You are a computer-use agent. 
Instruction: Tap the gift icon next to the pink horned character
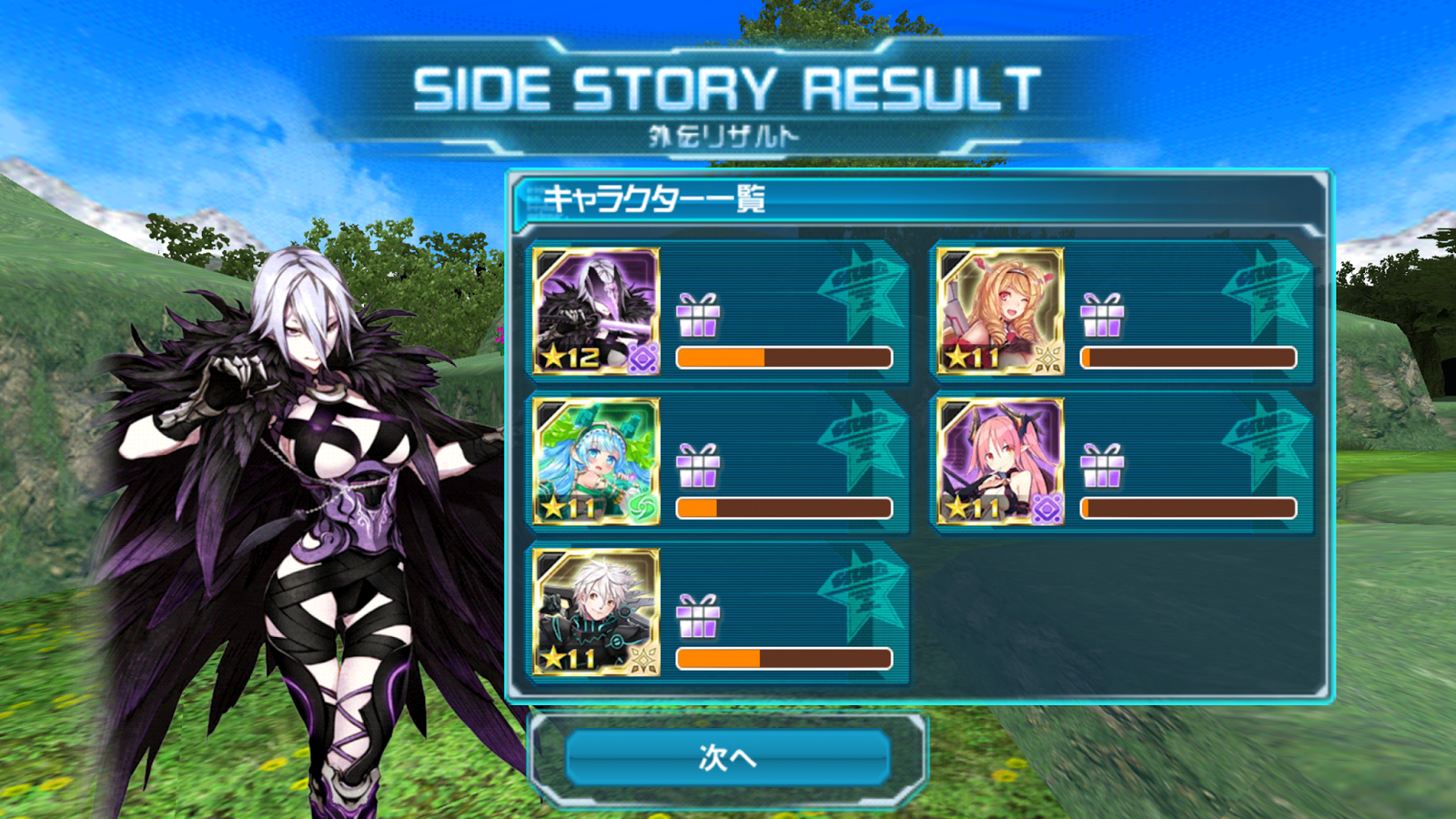coord(1104,467)
